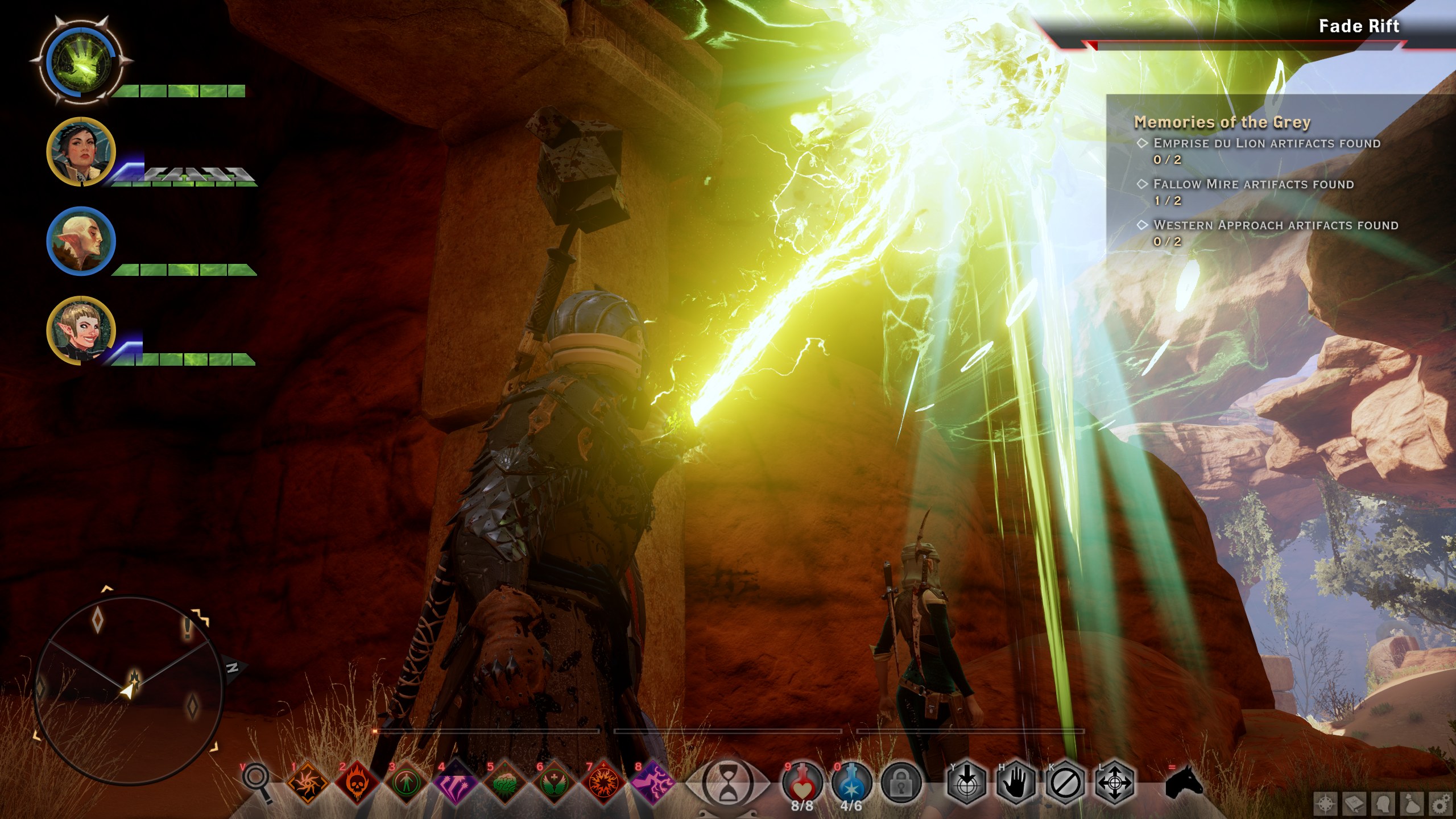The width and height of the screenshot is (1456, 819).
Task: Trigger the green body silhouette ability
Action: tap(406, 784)
